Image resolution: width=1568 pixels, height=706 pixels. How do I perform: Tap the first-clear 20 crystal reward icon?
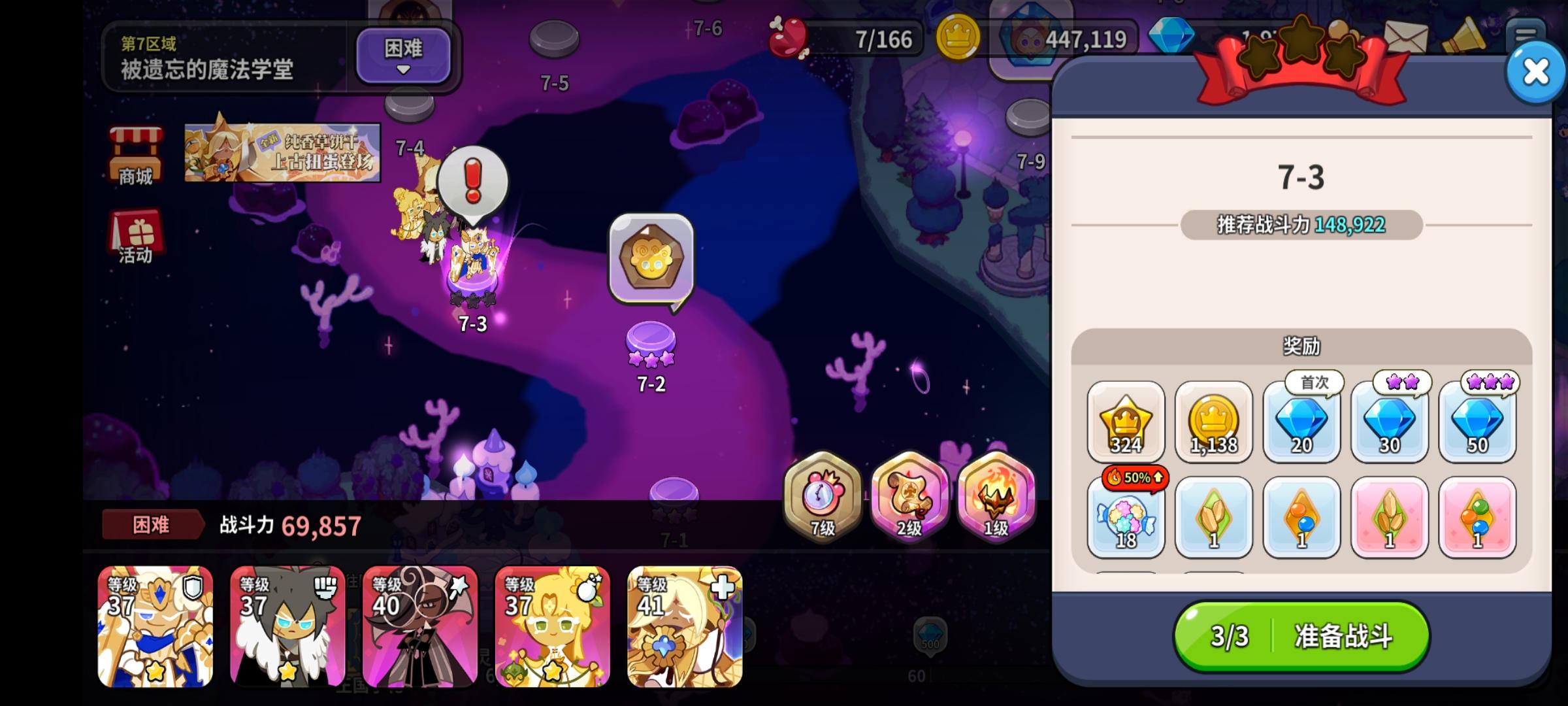tap(1301, 424)
